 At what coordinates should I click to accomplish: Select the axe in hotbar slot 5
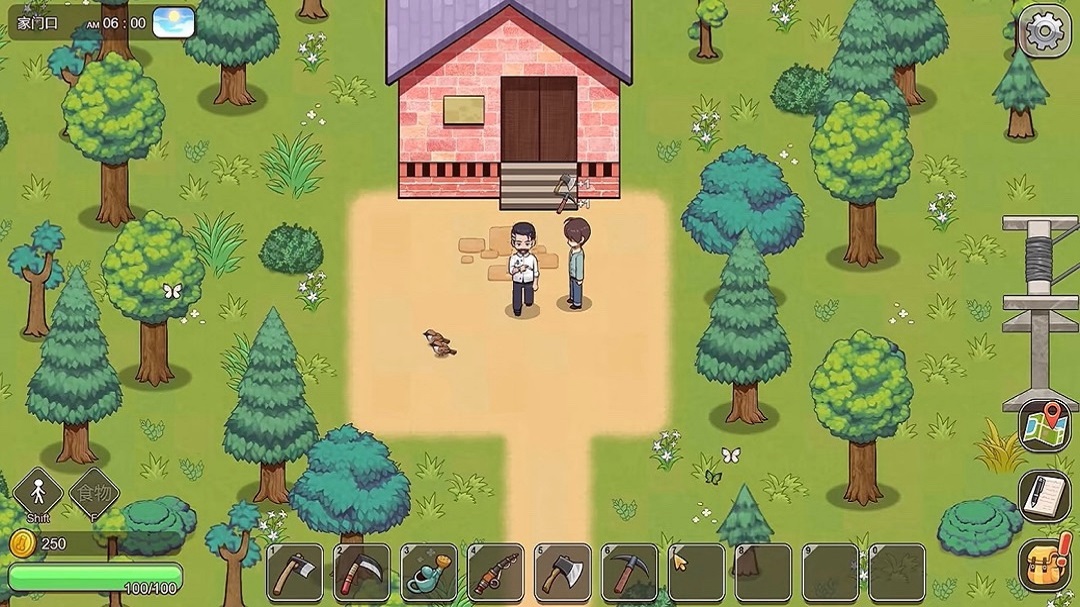coord(563,572)
